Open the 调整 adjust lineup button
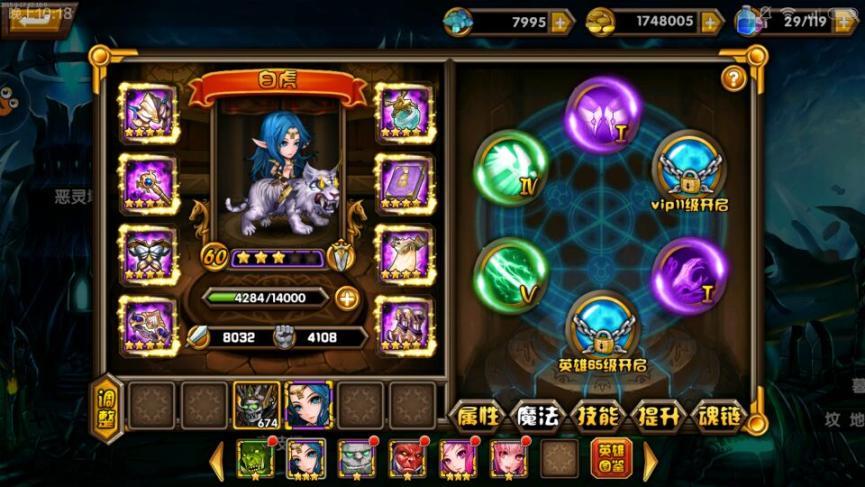The height and width of the screenshot is (487, 865). tap(106, 406)
